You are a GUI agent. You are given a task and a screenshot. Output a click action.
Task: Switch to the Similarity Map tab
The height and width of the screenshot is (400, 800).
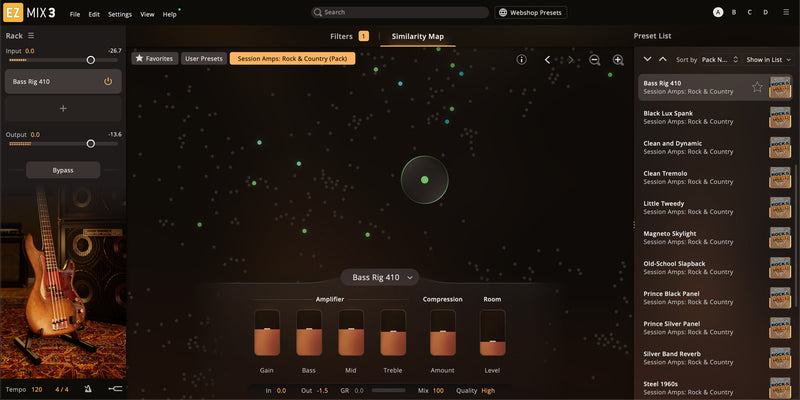[x=418, y=36]
